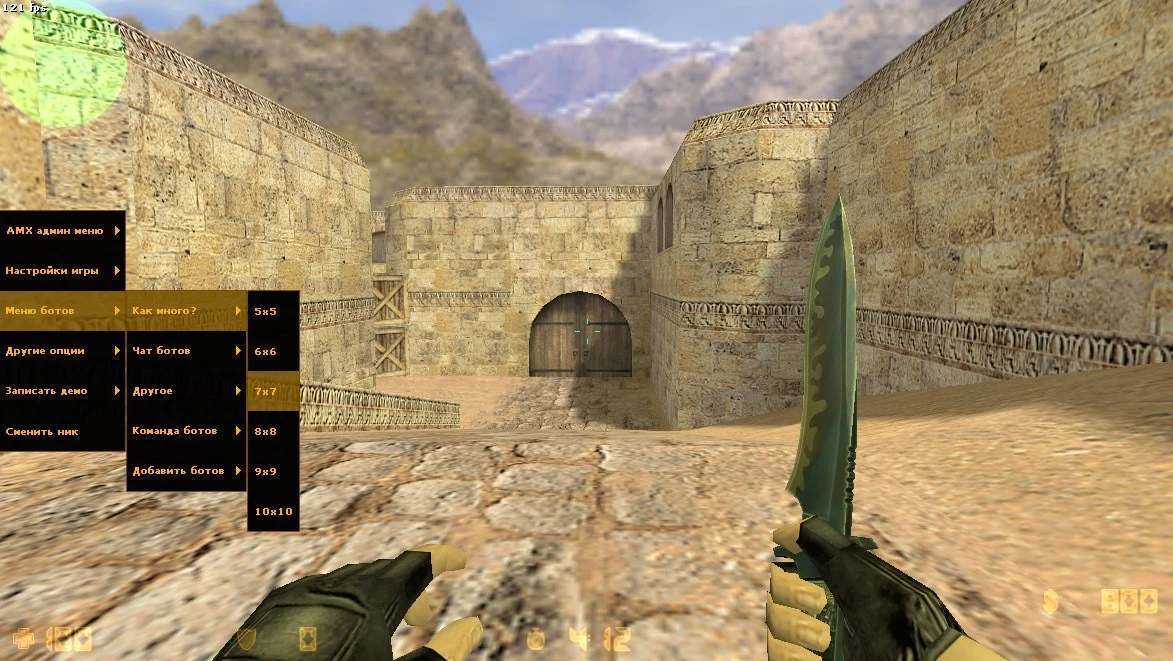Open Настройки игры submenu
1173x661 pixels.
click(x=62, y=271)
